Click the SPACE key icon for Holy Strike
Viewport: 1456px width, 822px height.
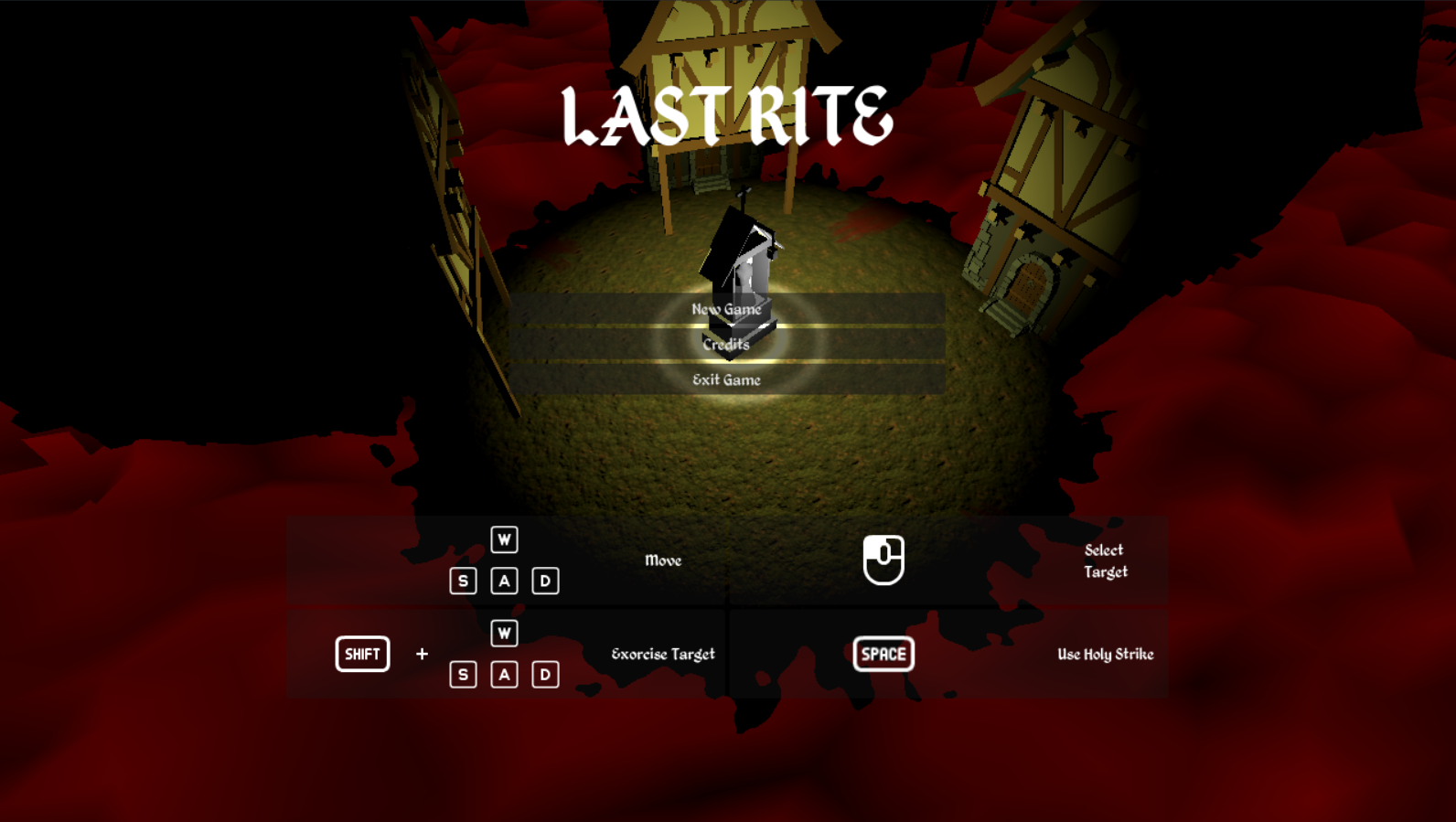[883, 654]
